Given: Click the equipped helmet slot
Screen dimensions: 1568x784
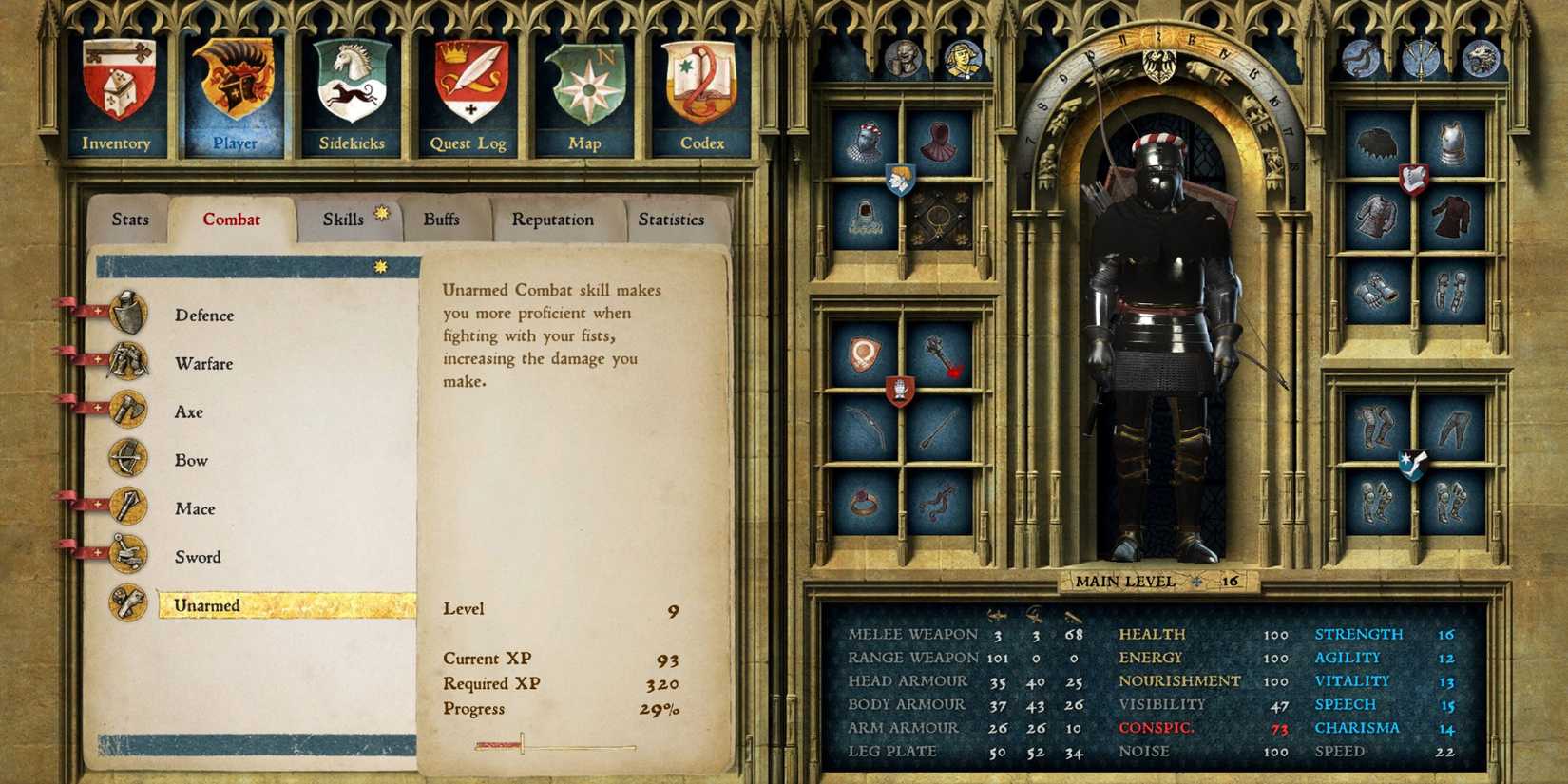Looking at the screenshot, I should coord(865,139).
